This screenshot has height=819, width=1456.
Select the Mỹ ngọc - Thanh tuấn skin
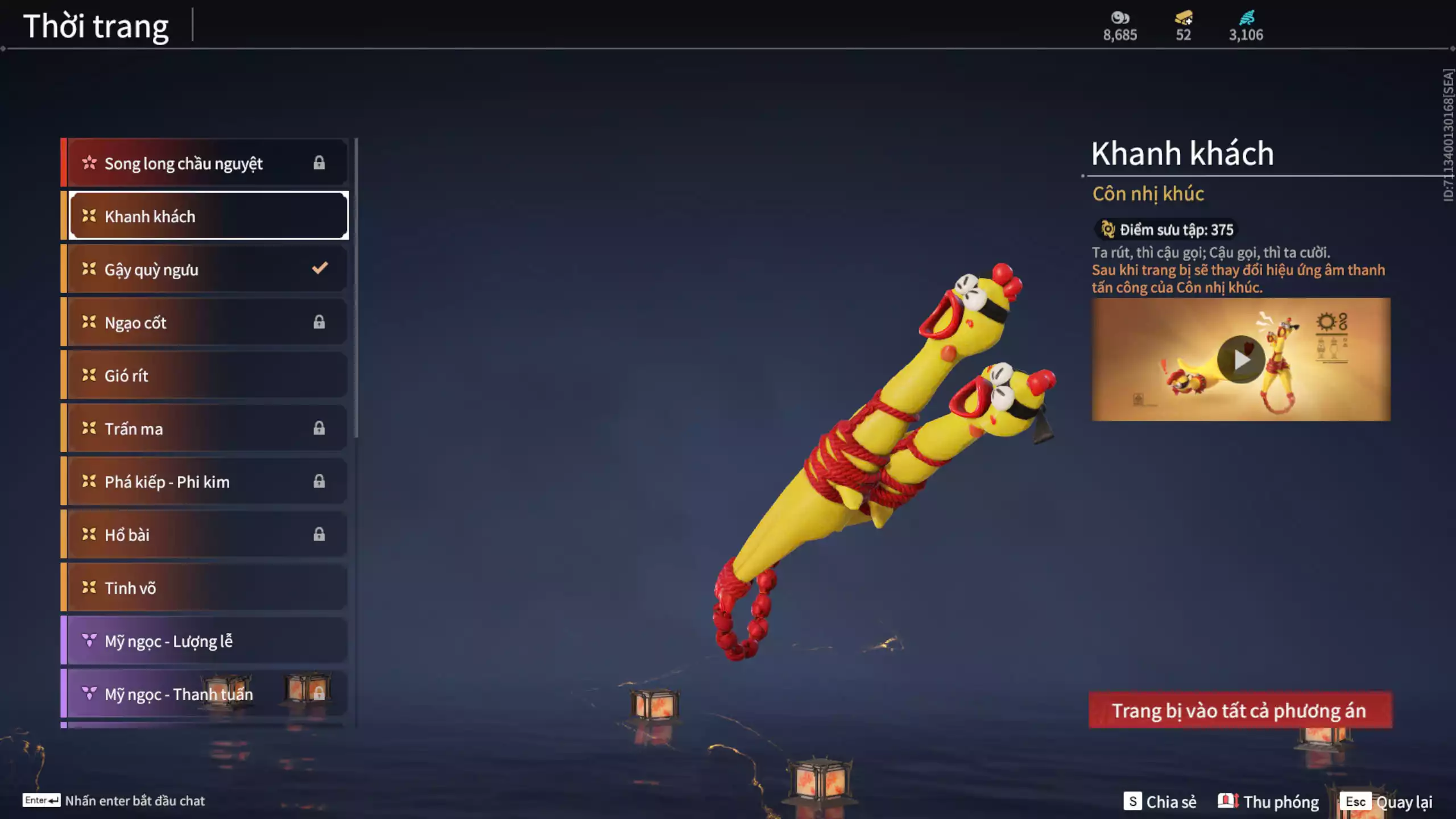pos(205,694)
